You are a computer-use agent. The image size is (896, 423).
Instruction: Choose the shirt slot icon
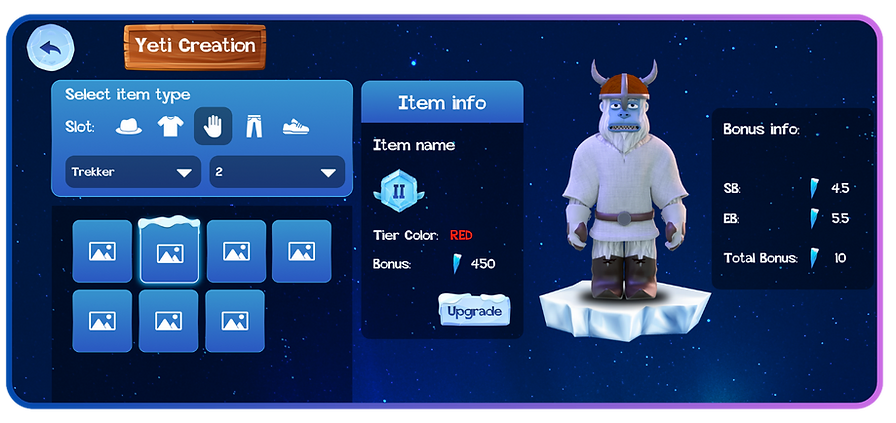[171, 127]
